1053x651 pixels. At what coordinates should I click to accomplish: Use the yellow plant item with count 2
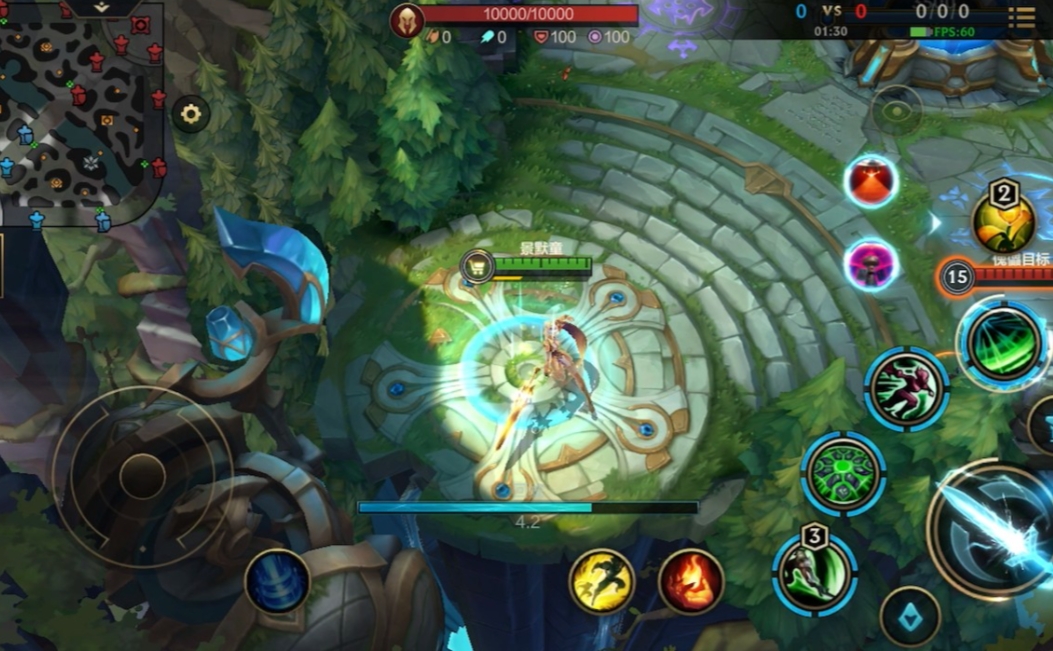click(x=1003, y=222)
